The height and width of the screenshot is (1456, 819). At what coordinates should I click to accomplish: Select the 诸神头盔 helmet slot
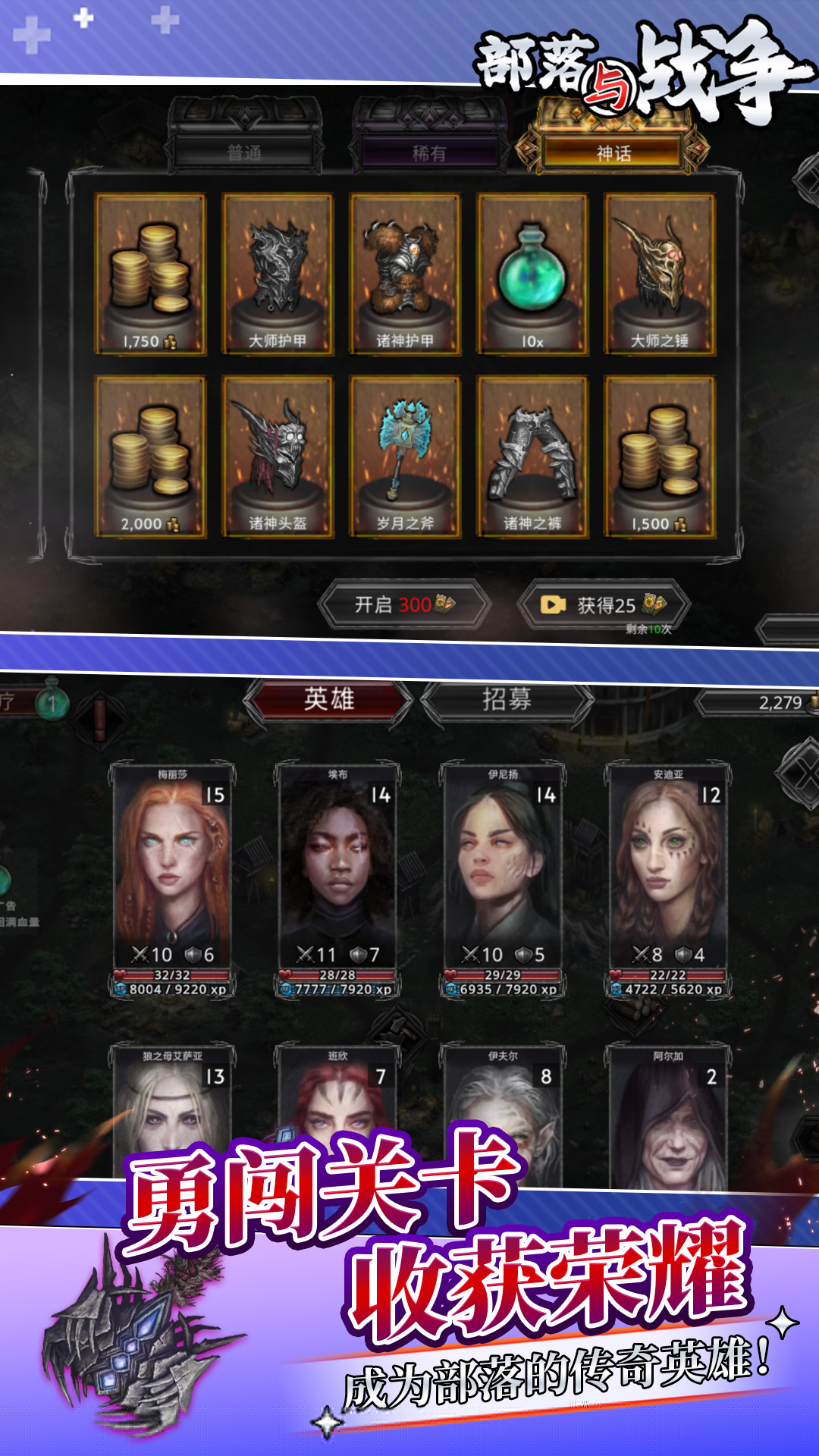coord(278,457)
